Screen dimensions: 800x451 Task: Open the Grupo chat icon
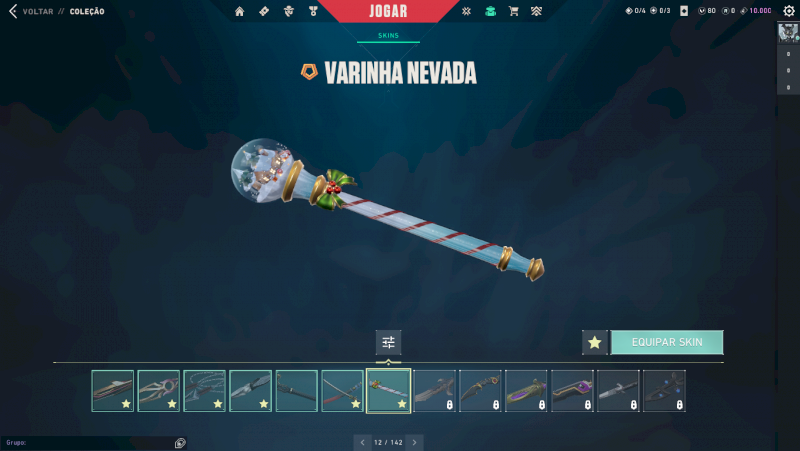click(x=180, y=442)
